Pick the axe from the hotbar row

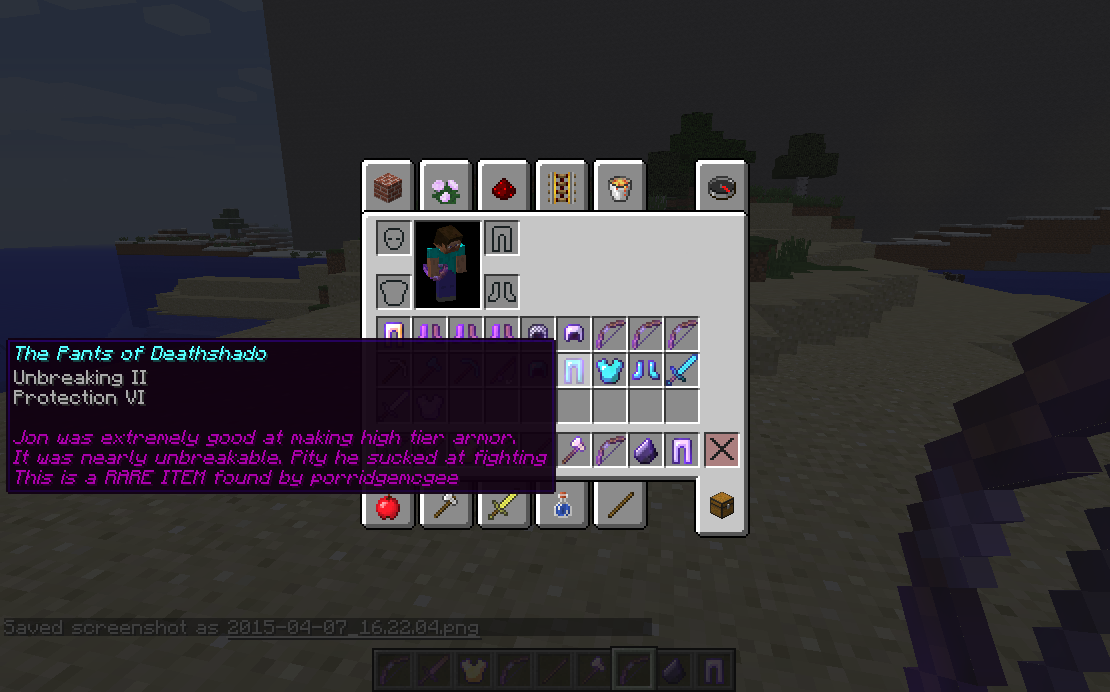[x=573, y=451]
